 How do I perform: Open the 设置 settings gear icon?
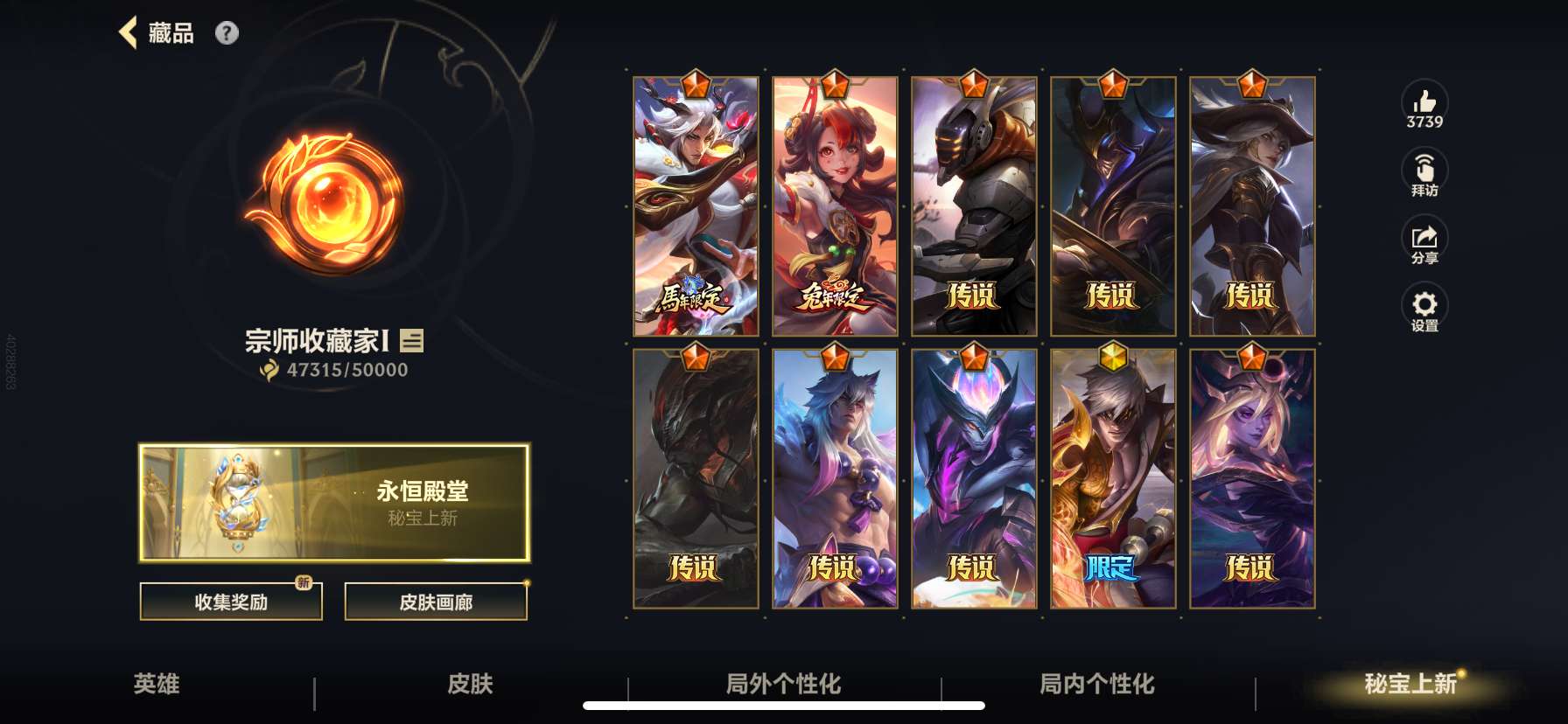pyautogui.click(x=1425, y=305)
